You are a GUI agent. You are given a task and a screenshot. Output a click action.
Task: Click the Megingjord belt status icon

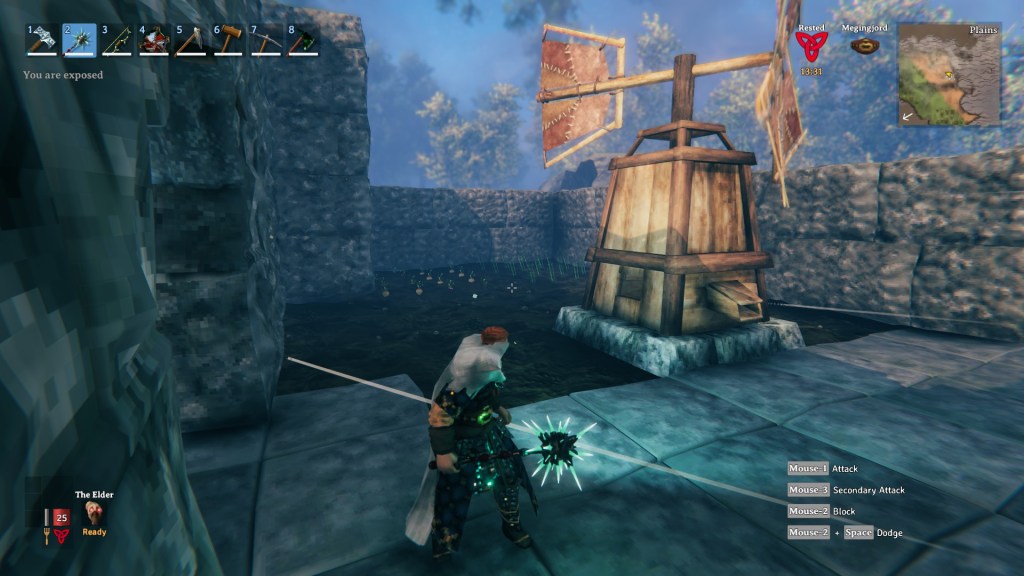864,45
